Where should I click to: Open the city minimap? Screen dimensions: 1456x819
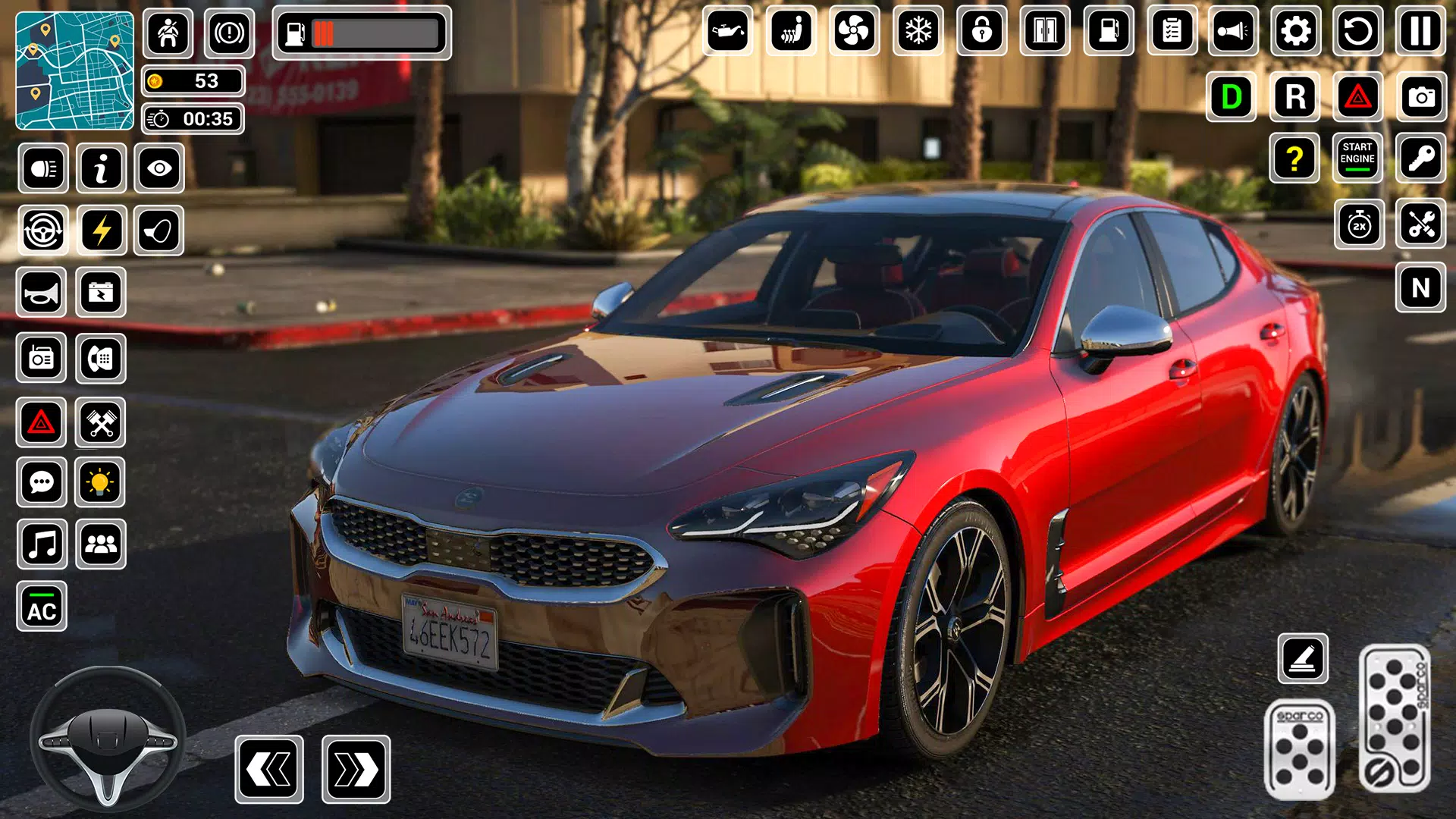click(74, 71)
